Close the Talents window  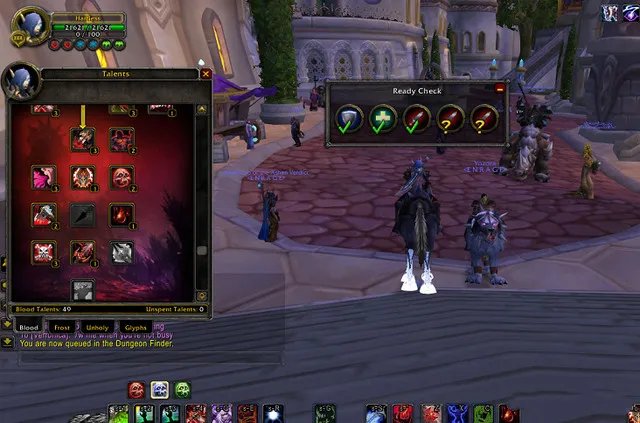(x=205, y=73)
